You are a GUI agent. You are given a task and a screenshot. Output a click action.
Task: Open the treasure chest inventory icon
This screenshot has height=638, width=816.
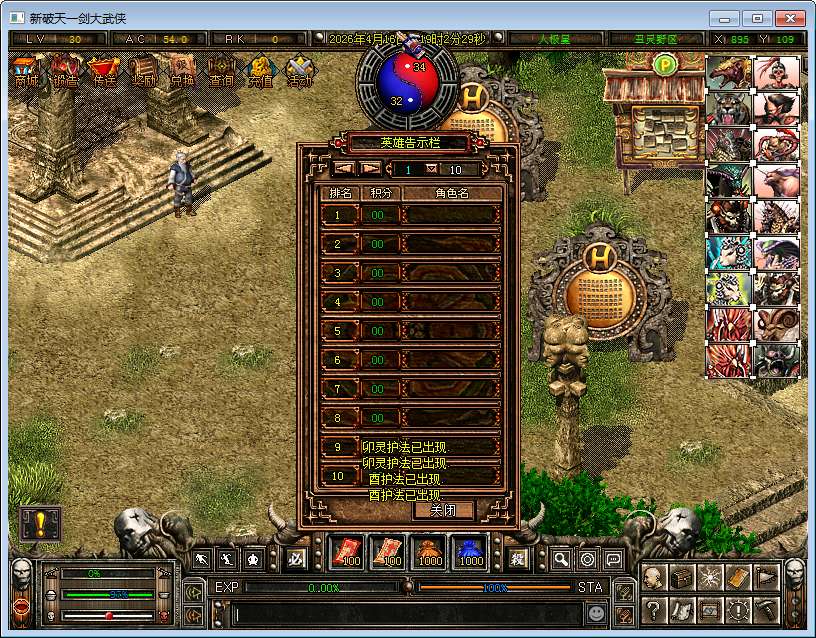pyautogui.click(x=682, y=577)
